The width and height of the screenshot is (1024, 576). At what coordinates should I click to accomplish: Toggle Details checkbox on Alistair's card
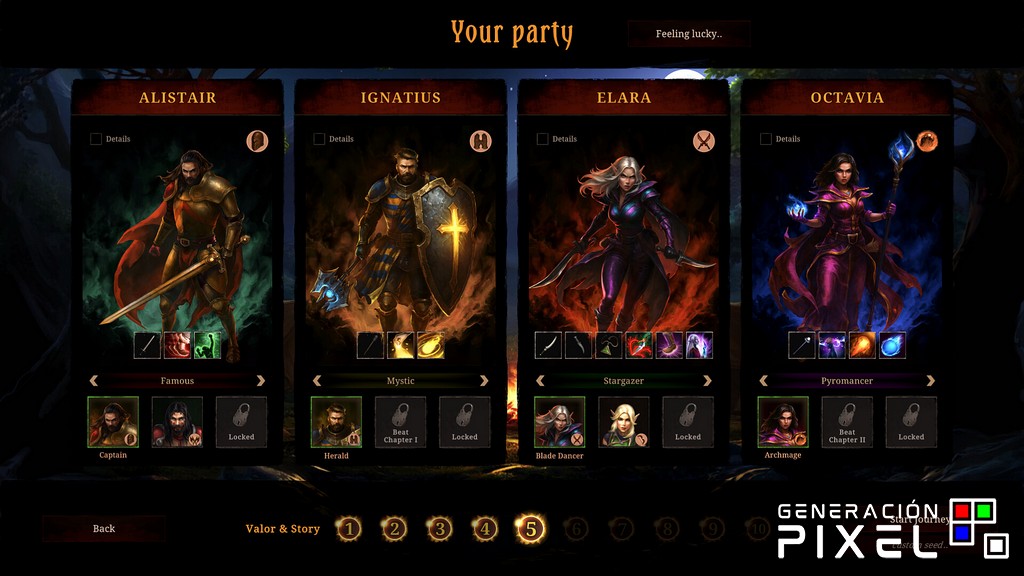[96, 139]
